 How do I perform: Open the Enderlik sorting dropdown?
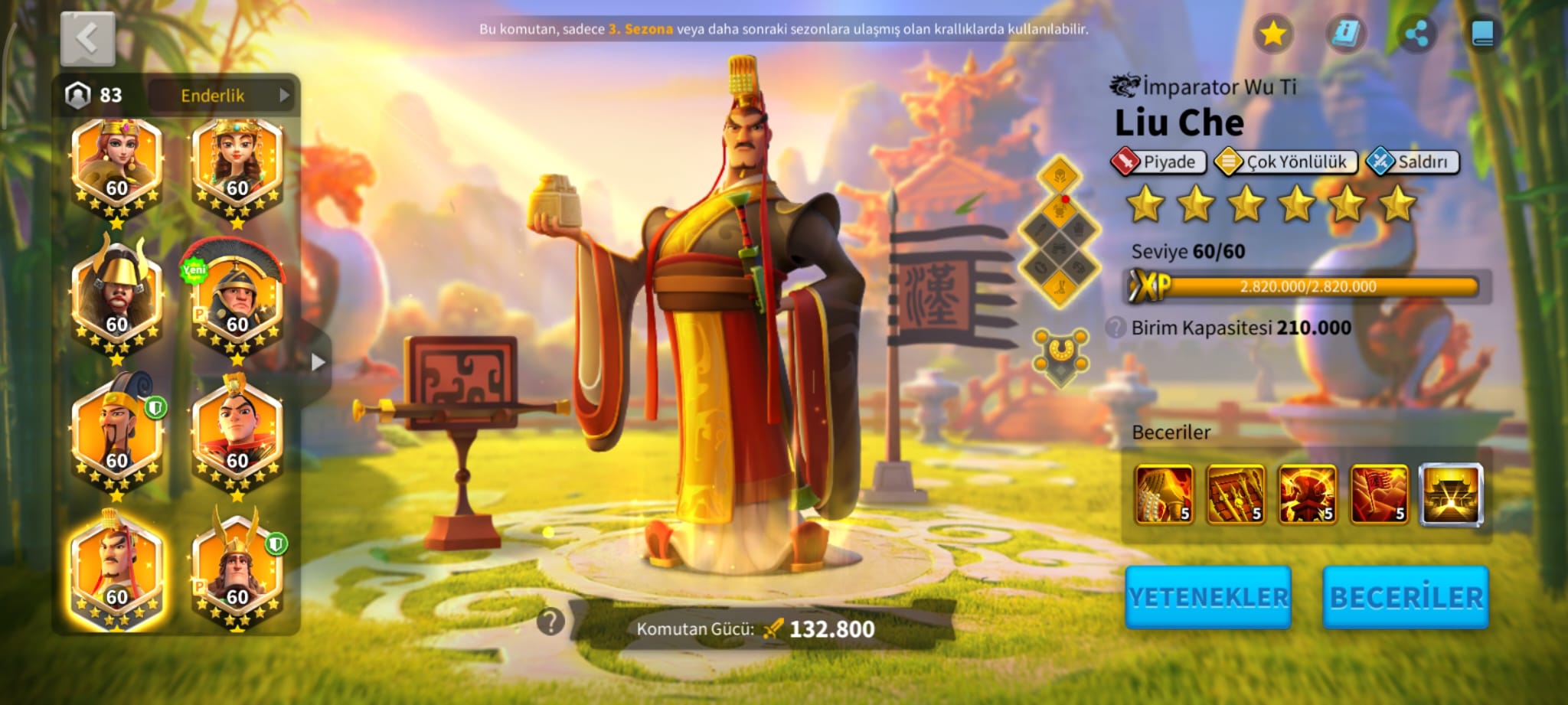pyautogui.click(x=220, y=95)
